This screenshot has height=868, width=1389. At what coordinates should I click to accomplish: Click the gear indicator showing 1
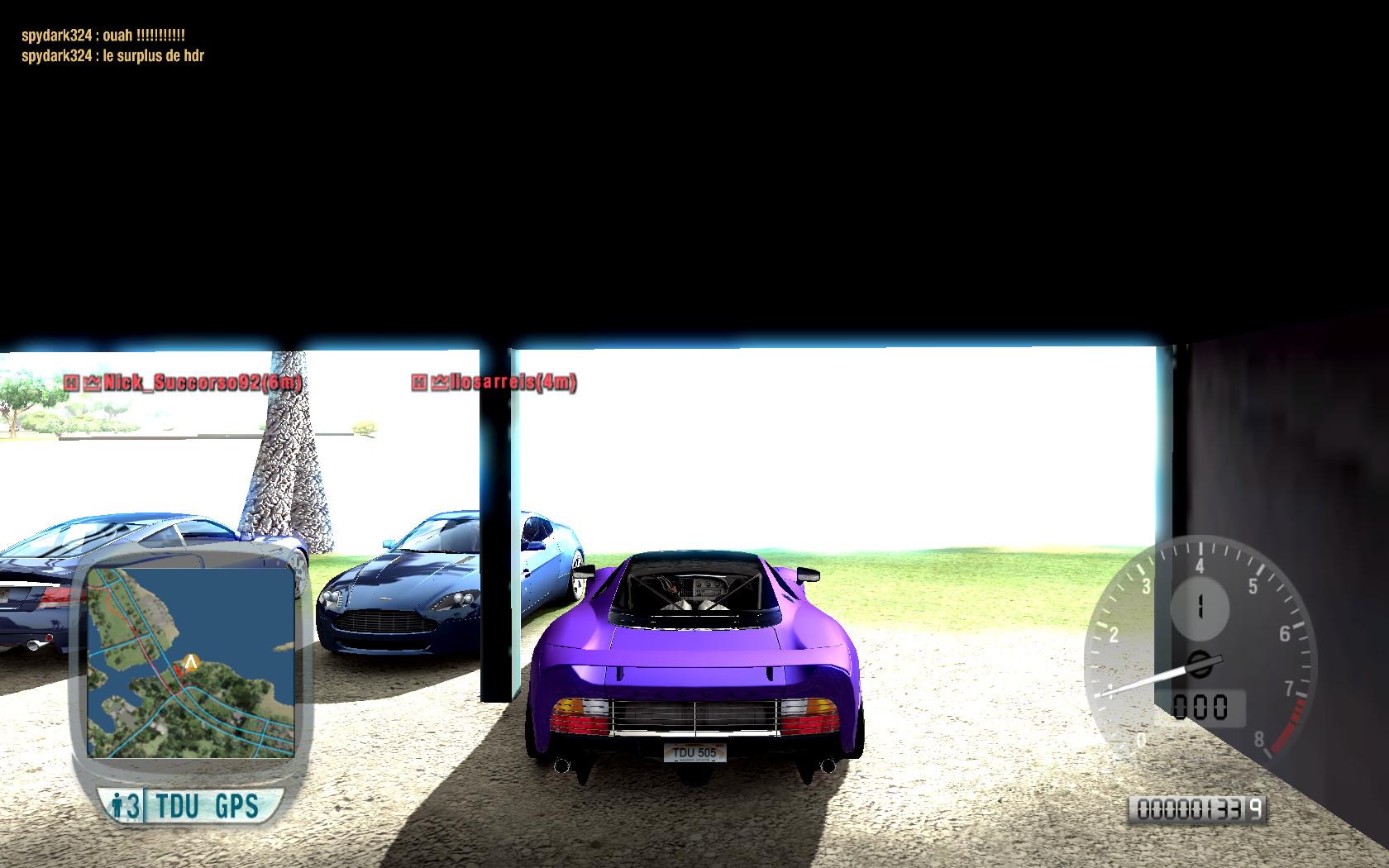[1199, 606]
